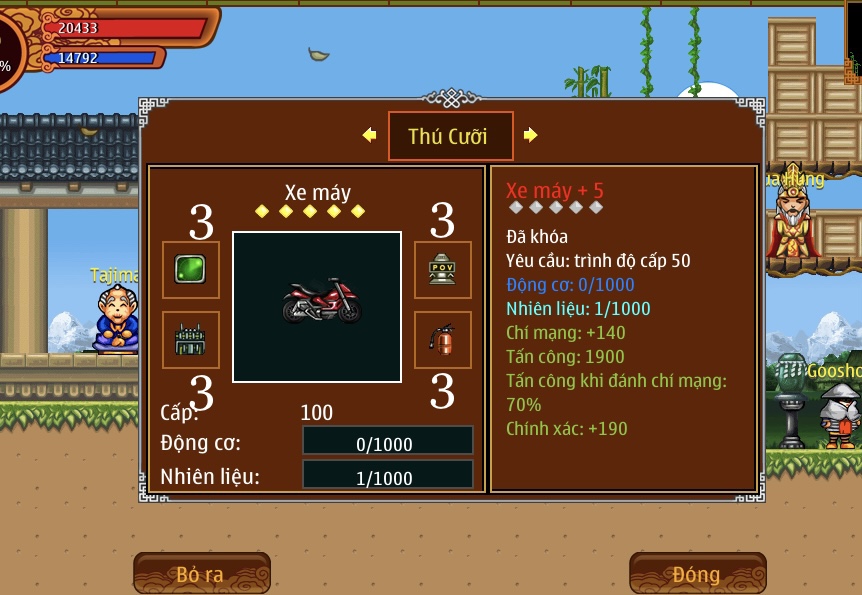Click the Bỏ ra button
Viewport: 862px width, 595px height.
pos(201,574)
